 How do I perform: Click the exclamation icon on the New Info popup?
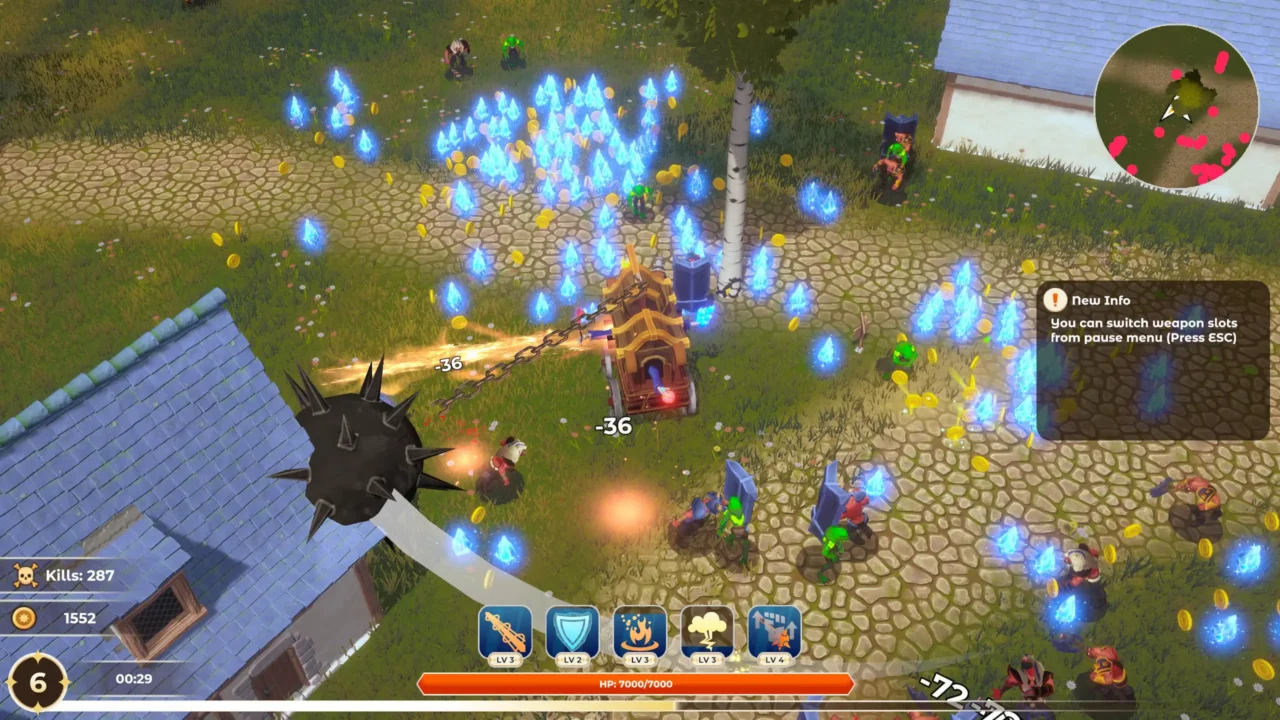[1056, 300]
